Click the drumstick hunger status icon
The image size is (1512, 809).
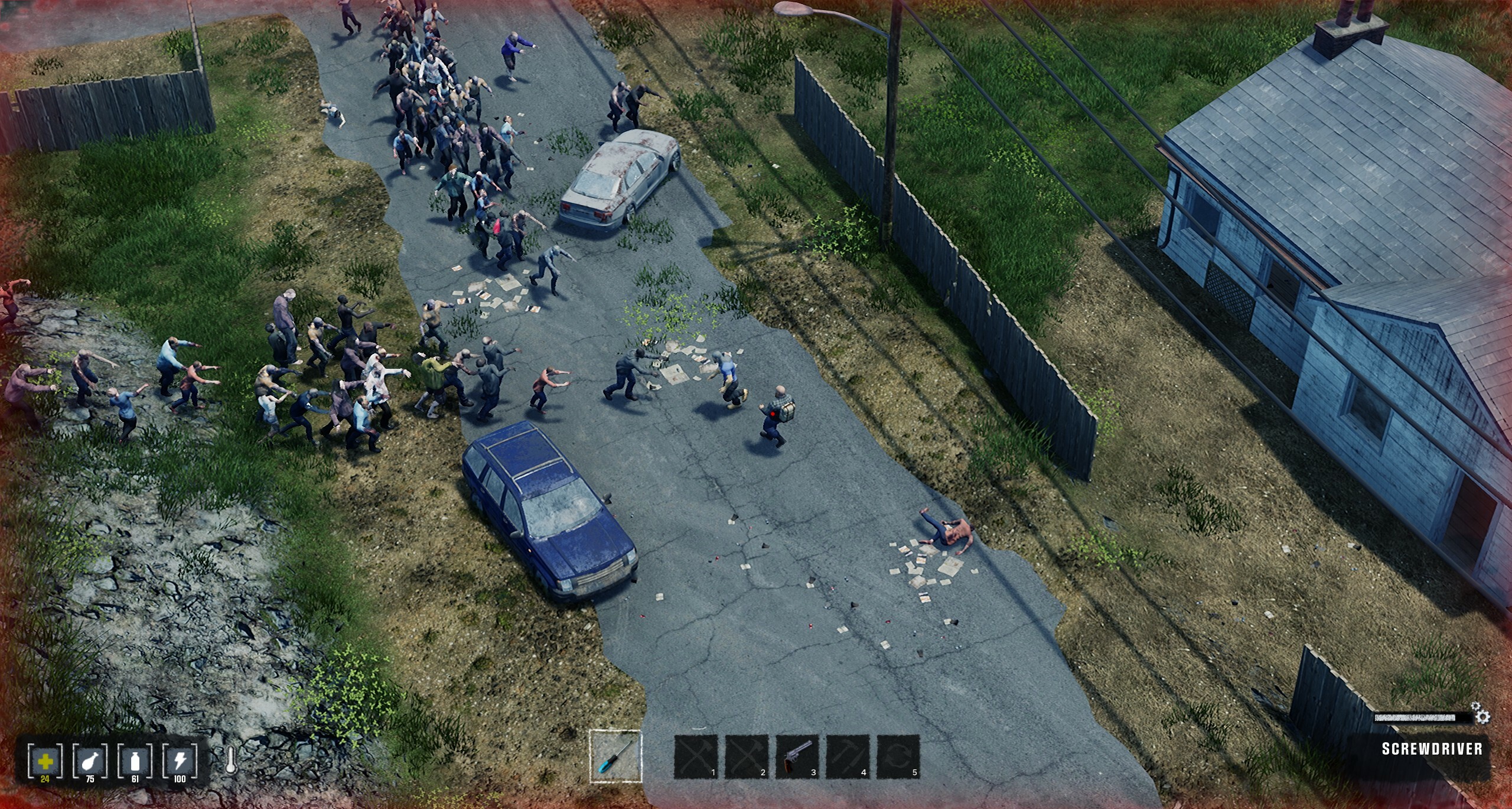click(x=90, y=761)
